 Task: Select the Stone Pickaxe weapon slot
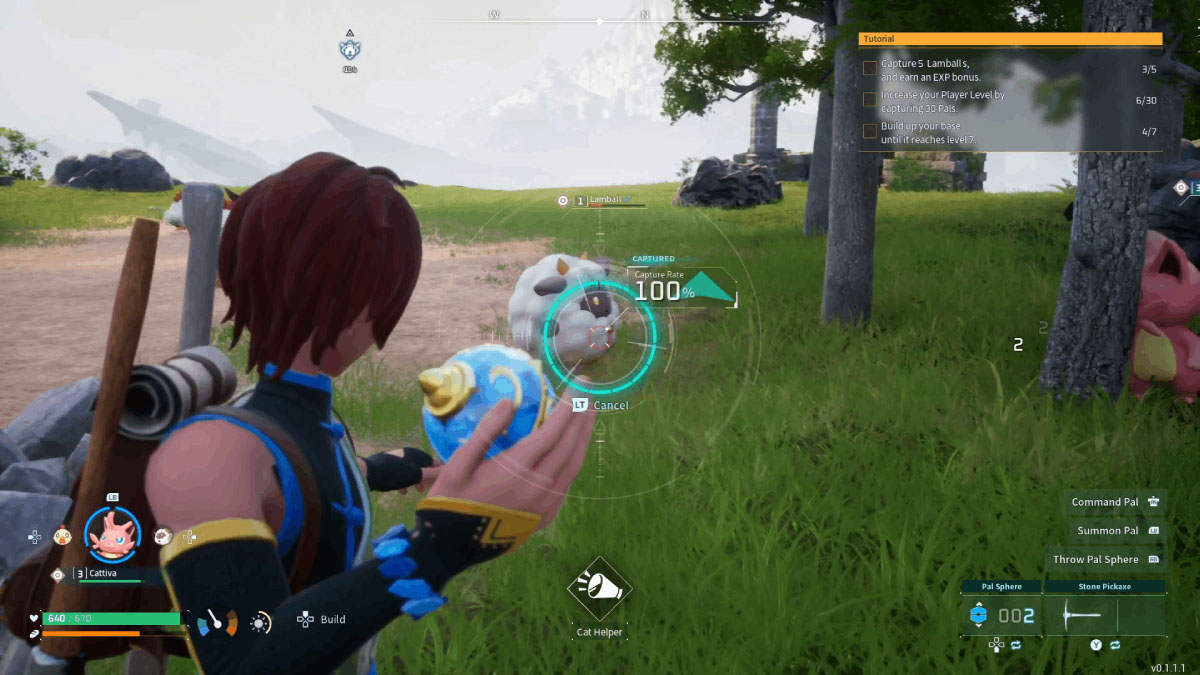point(1104,615)
